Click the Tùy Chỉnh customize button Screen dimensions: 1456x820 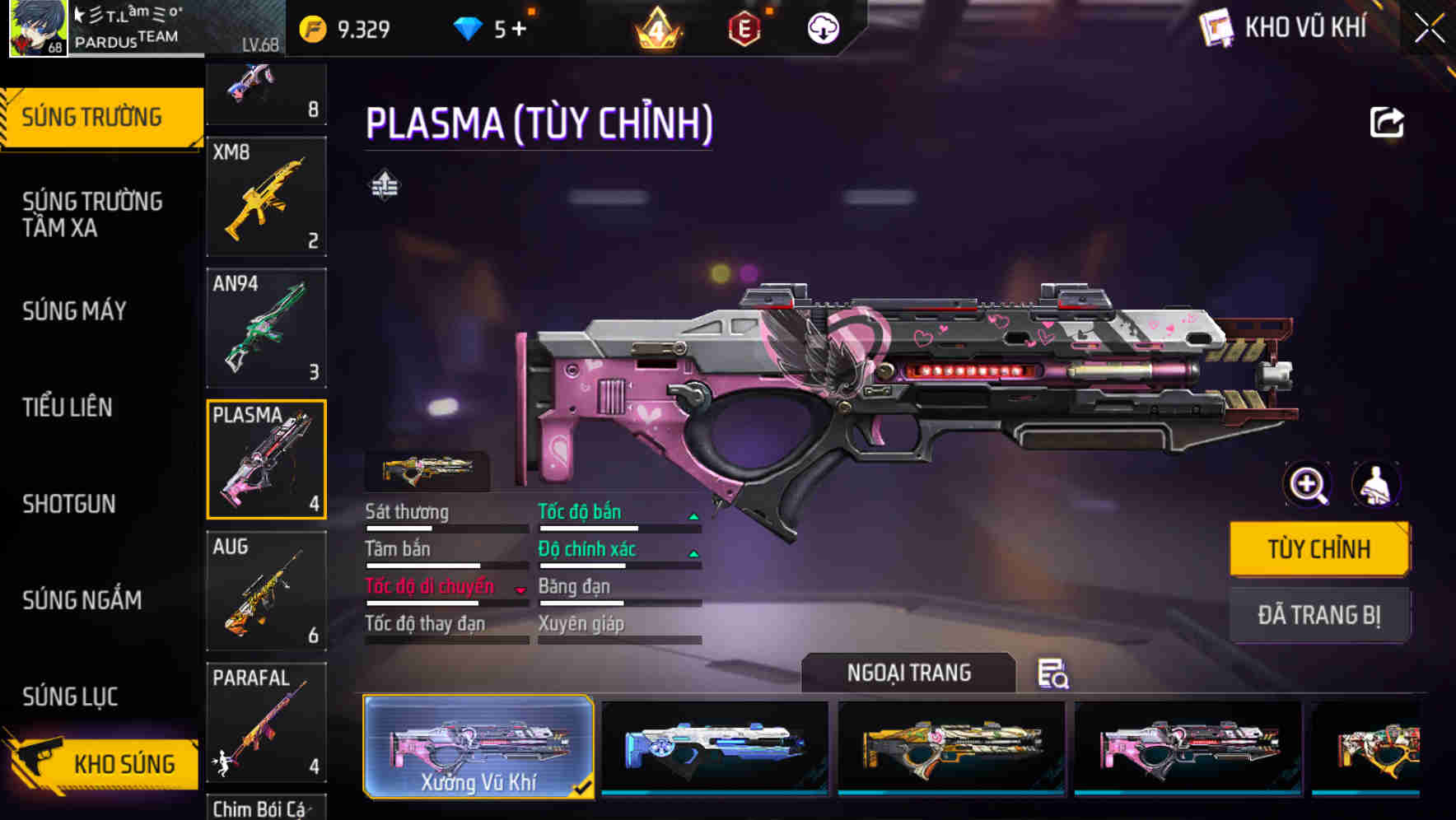[1319, 549]
